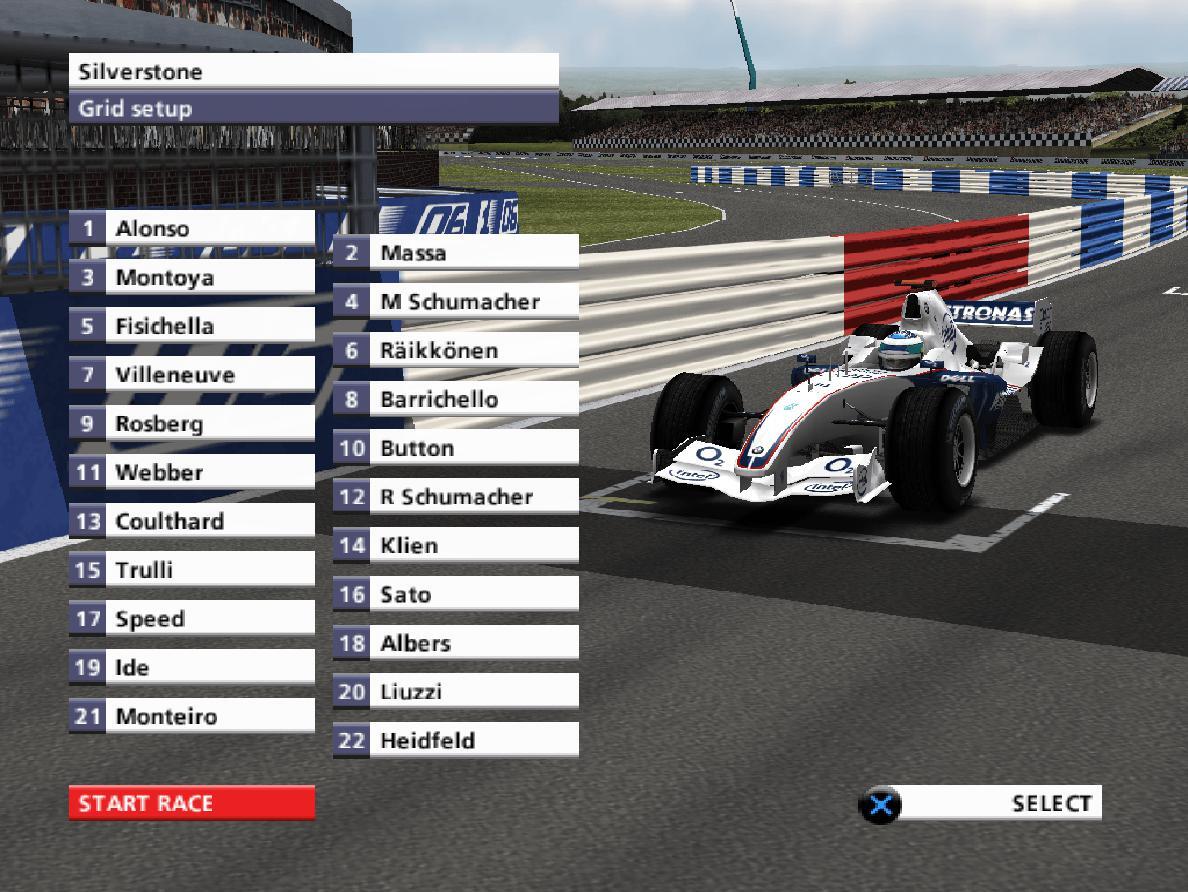The image size is (1188, 892).
Task: Pick Barrichello's grid slot
Action: click(456, 399)
